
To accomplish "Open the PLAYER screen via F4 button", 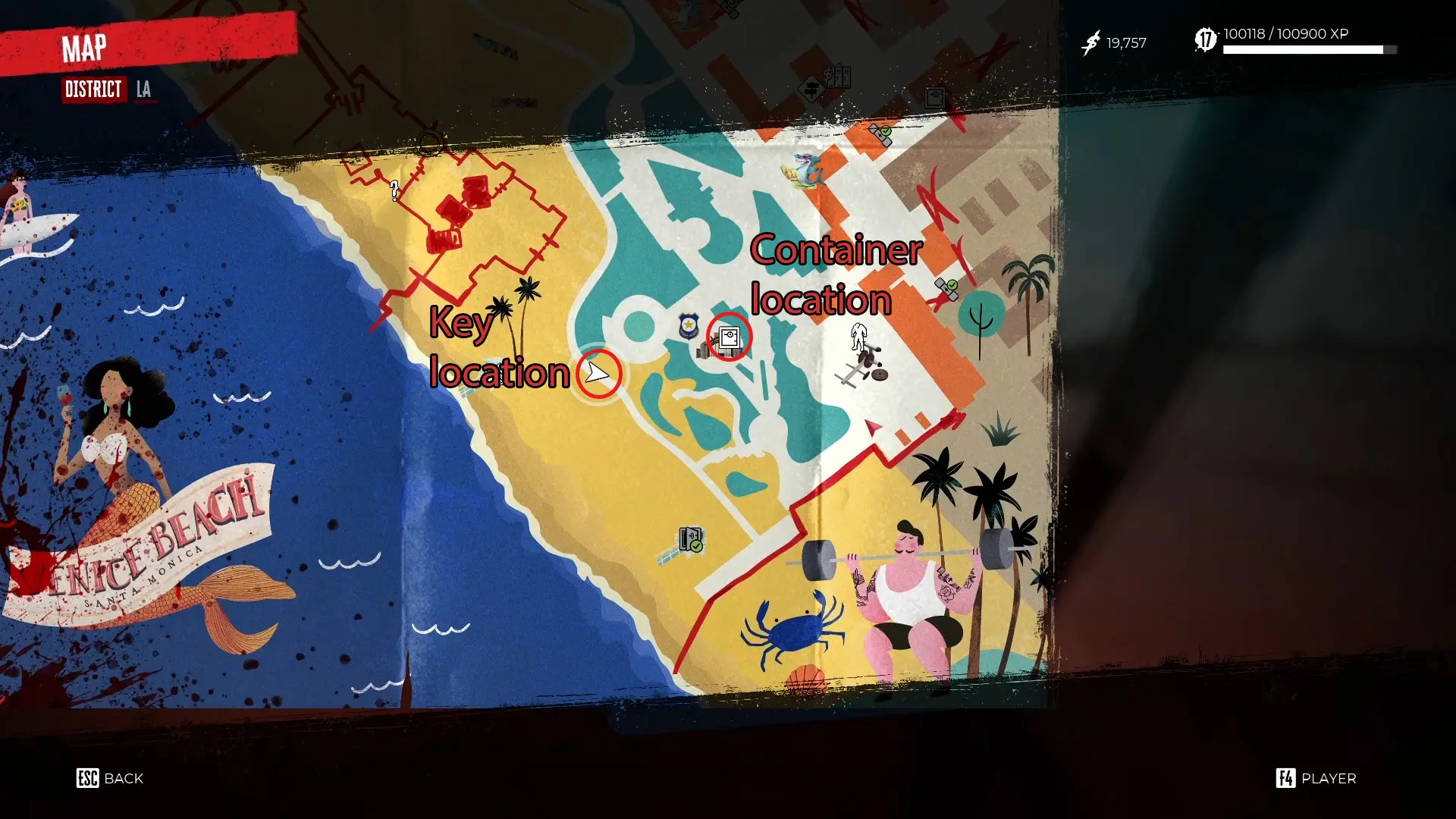I will pos(1316,778).
